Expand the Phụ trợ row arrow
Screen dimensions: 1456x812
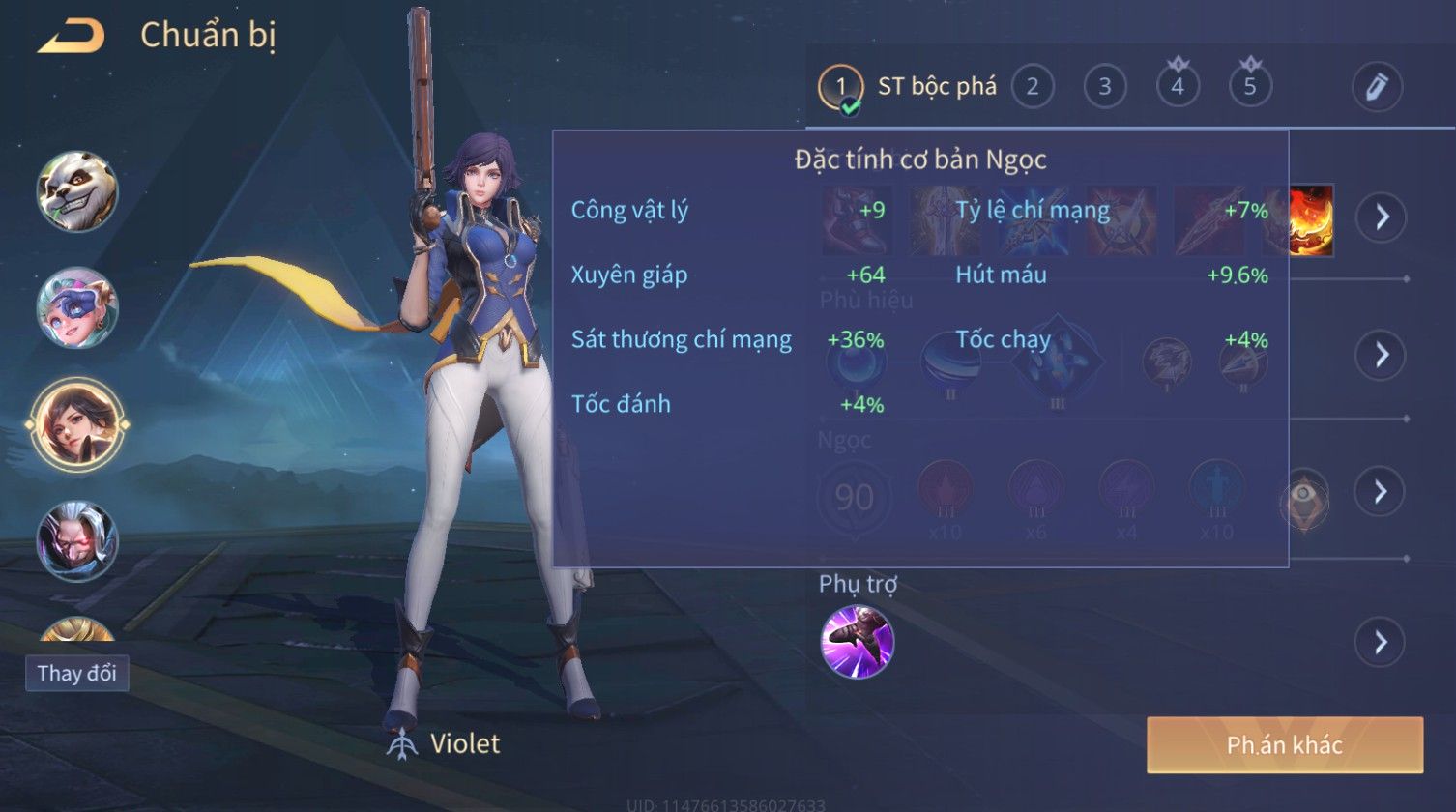1381,642
